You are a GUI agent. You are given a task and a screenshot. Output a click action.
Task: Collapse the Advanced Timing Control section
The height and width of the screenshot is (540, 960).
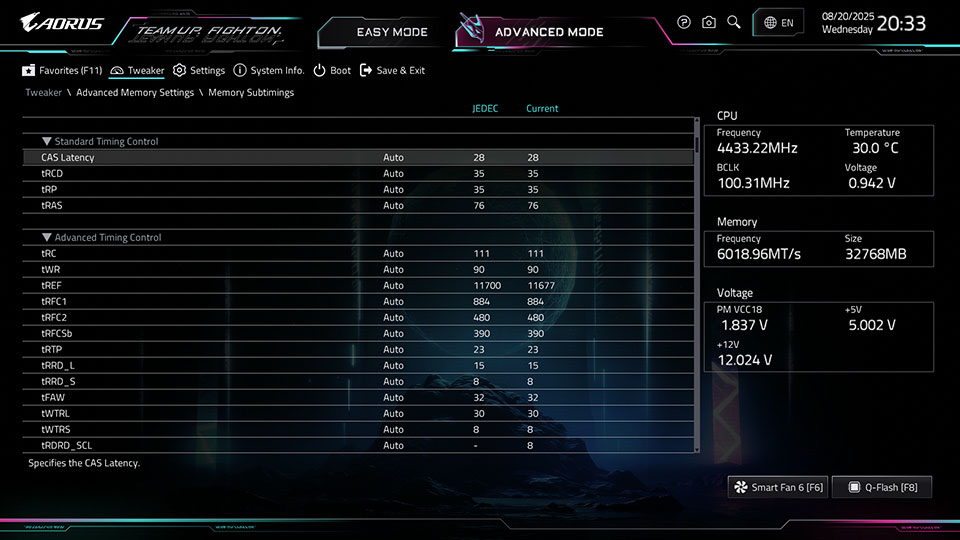pyautogui.click(x=47, y=238)
